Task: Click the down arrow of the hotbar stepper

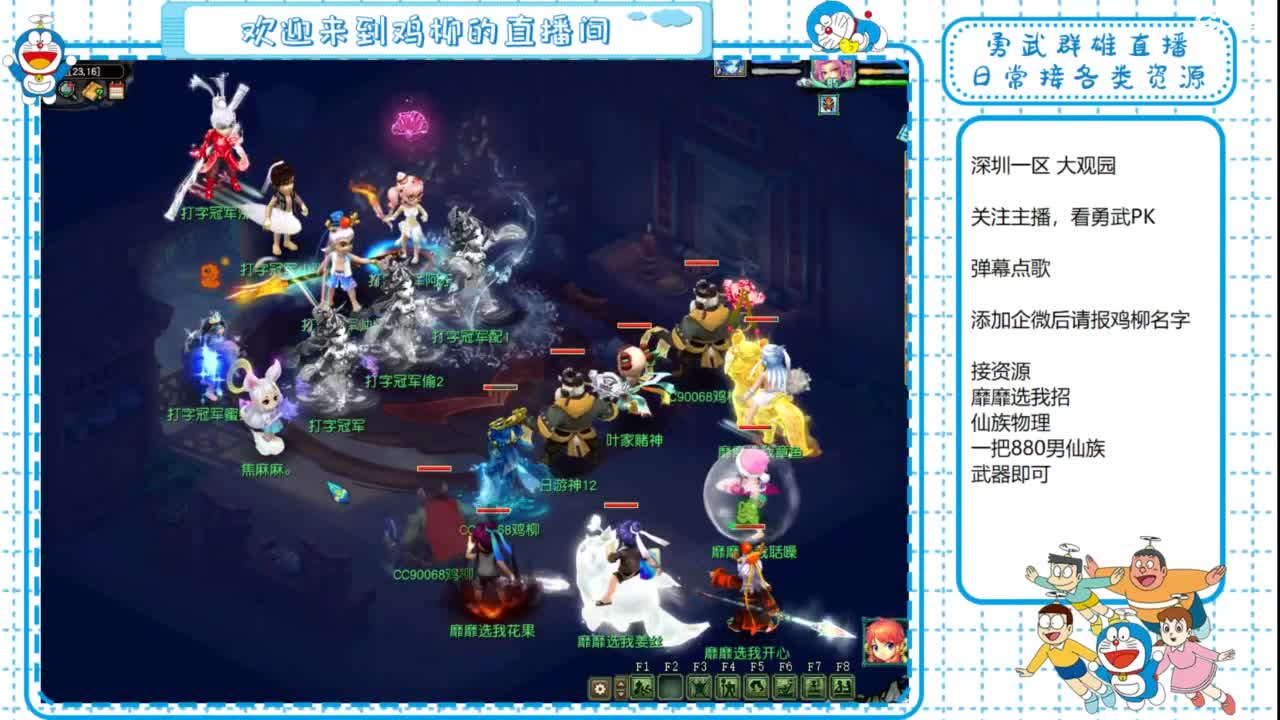Action: pos(620,692)
